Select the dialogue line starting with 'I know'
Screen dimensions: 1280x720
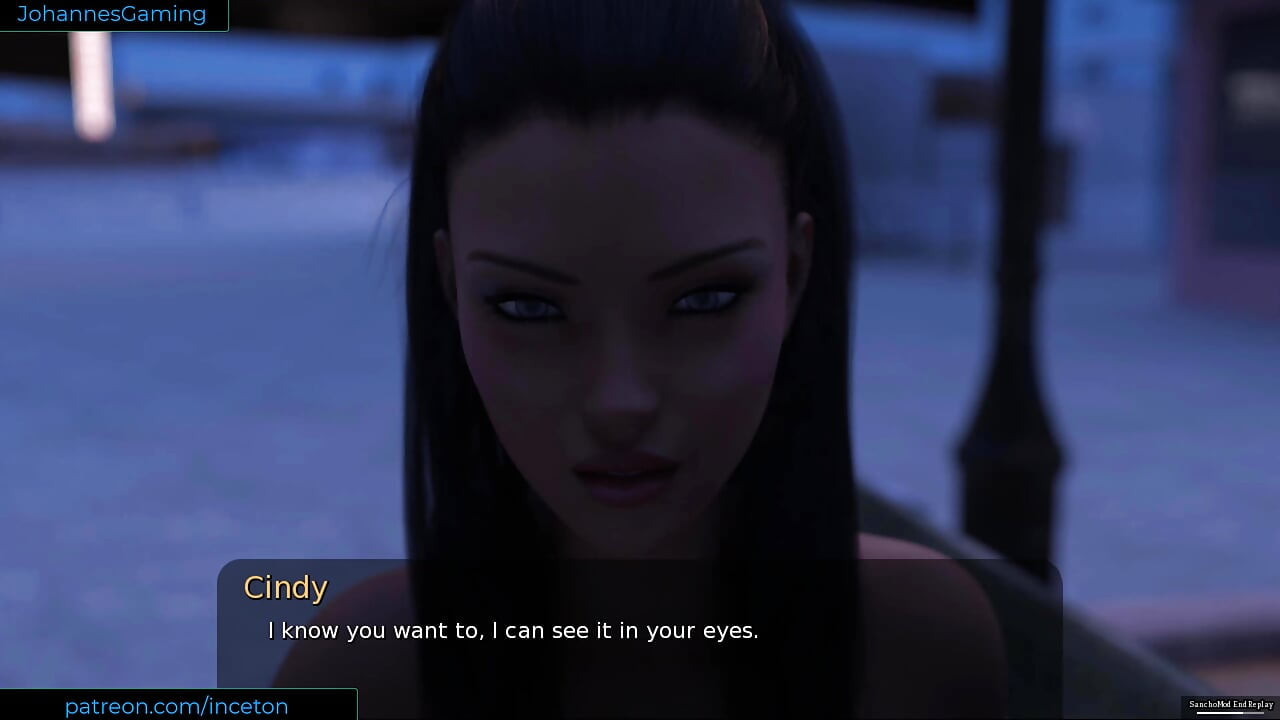point(512,631)
